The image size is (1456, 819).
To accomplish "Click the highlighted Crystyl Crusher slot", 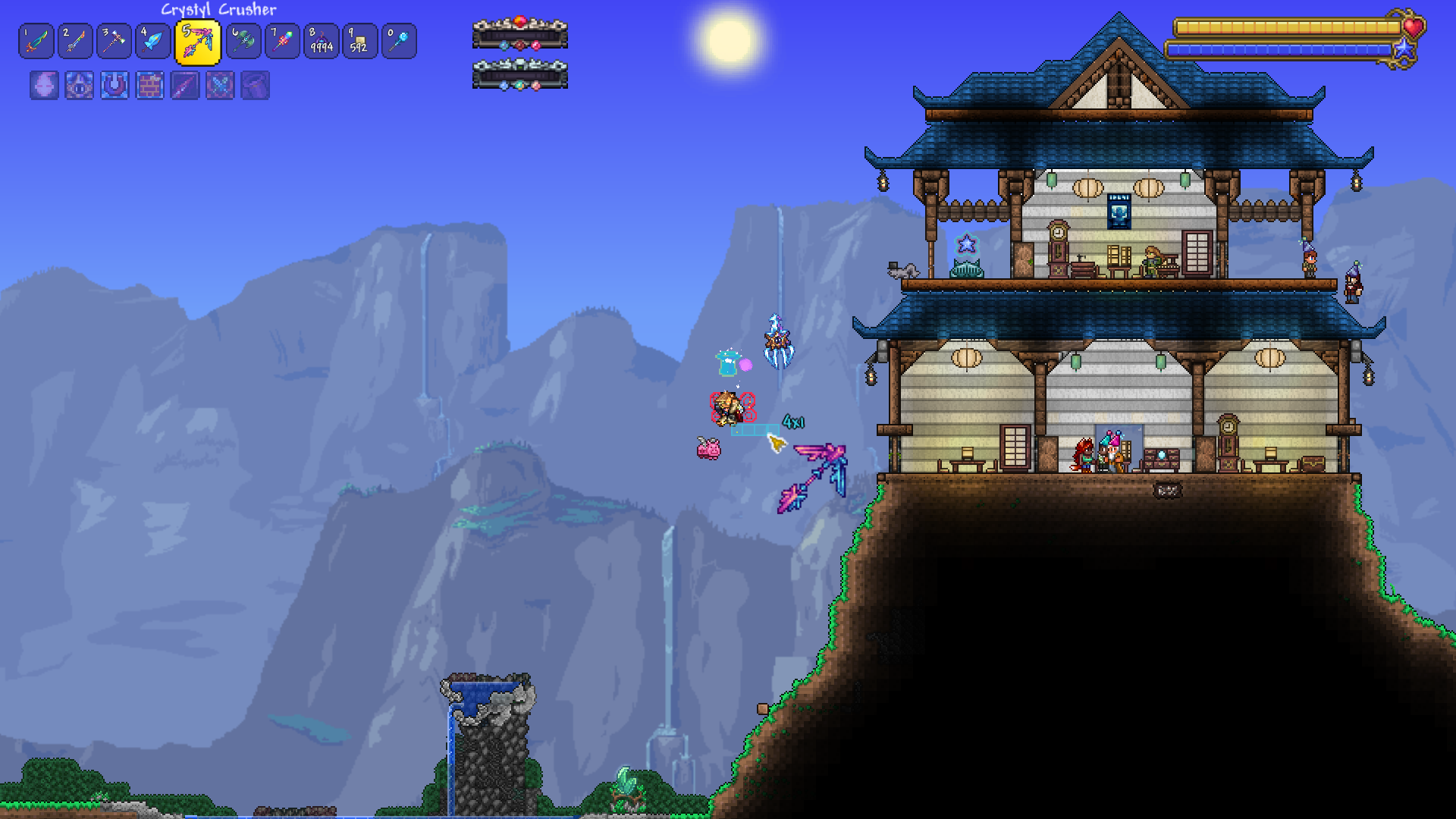I will [x=198, y=42].
